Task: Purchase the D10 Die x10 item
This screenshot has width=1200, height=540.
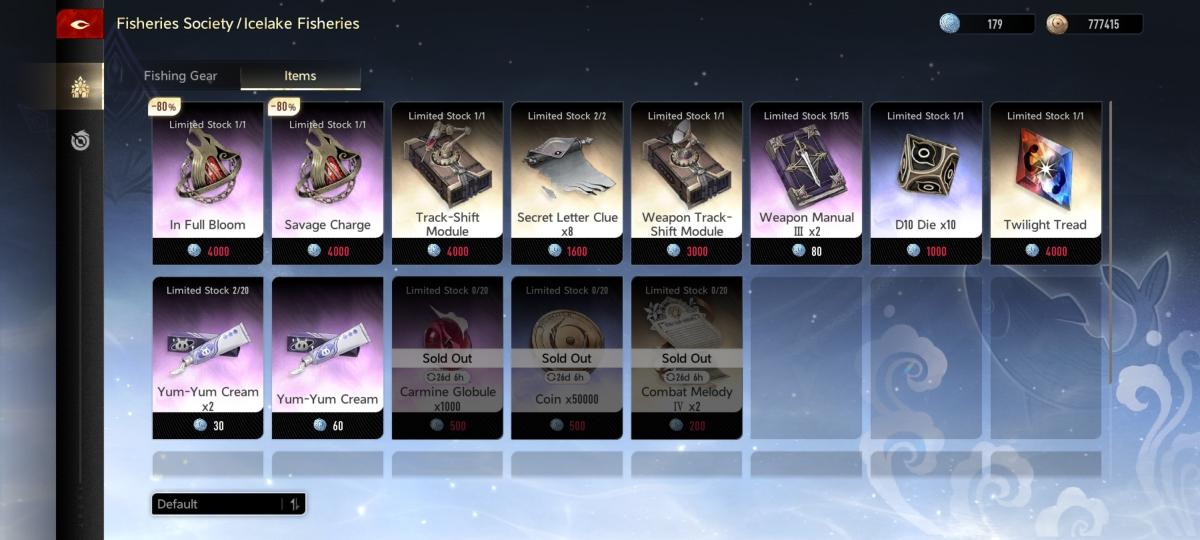Action: pos(926,183)
